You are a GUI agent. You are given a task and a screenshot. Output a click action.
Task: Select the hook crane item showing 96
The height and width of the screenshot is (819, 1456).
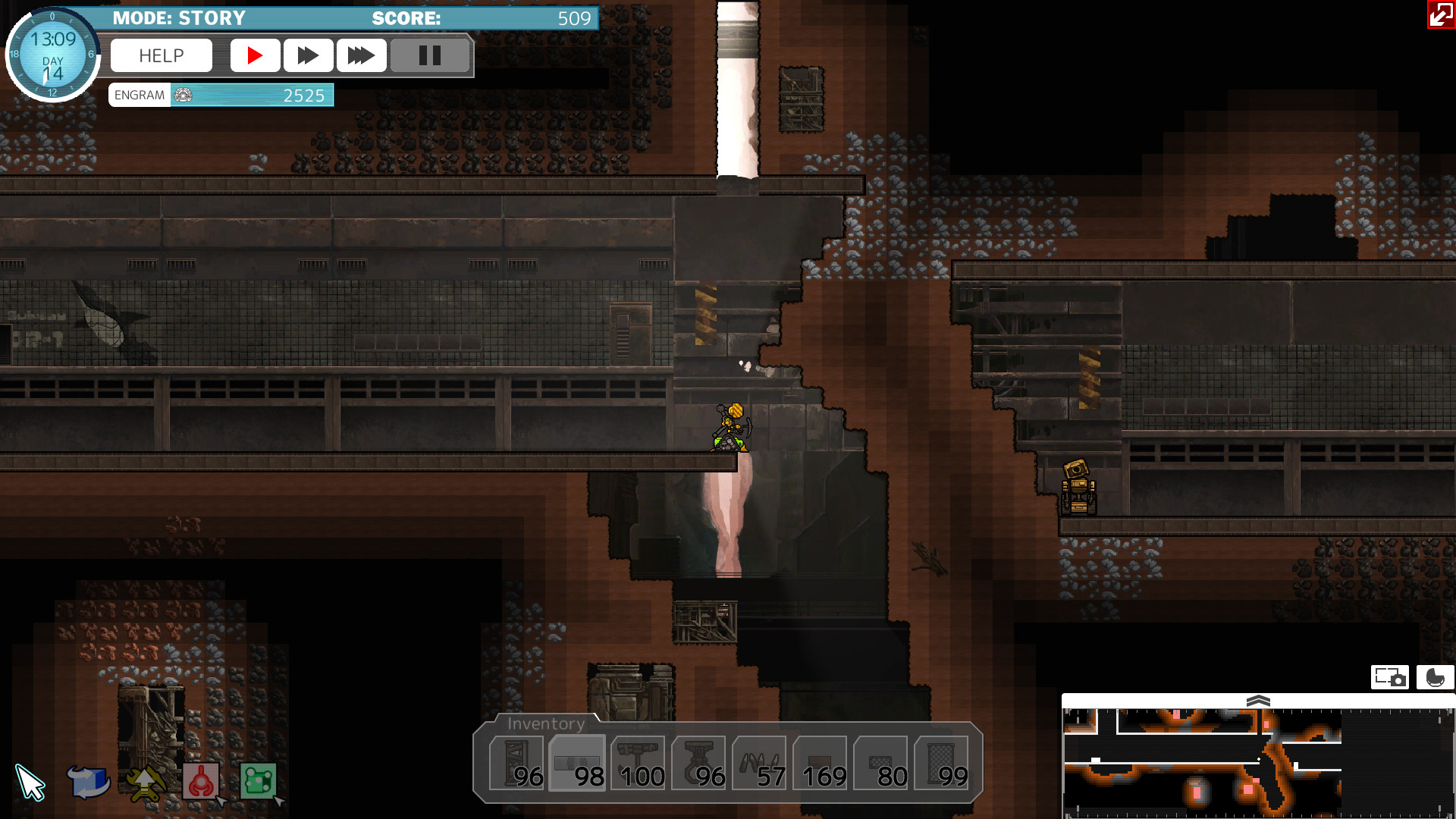(x=699, y=762)
